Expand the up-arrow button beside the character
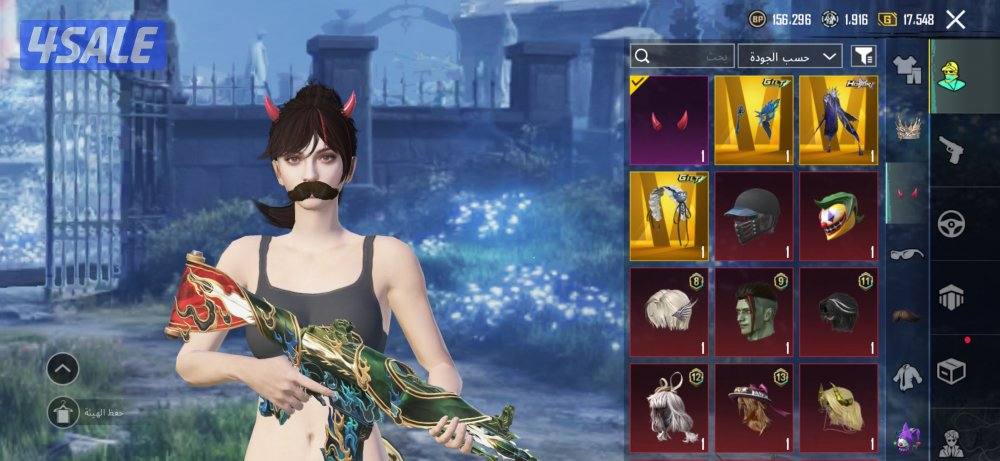 [x=62, y=369]
